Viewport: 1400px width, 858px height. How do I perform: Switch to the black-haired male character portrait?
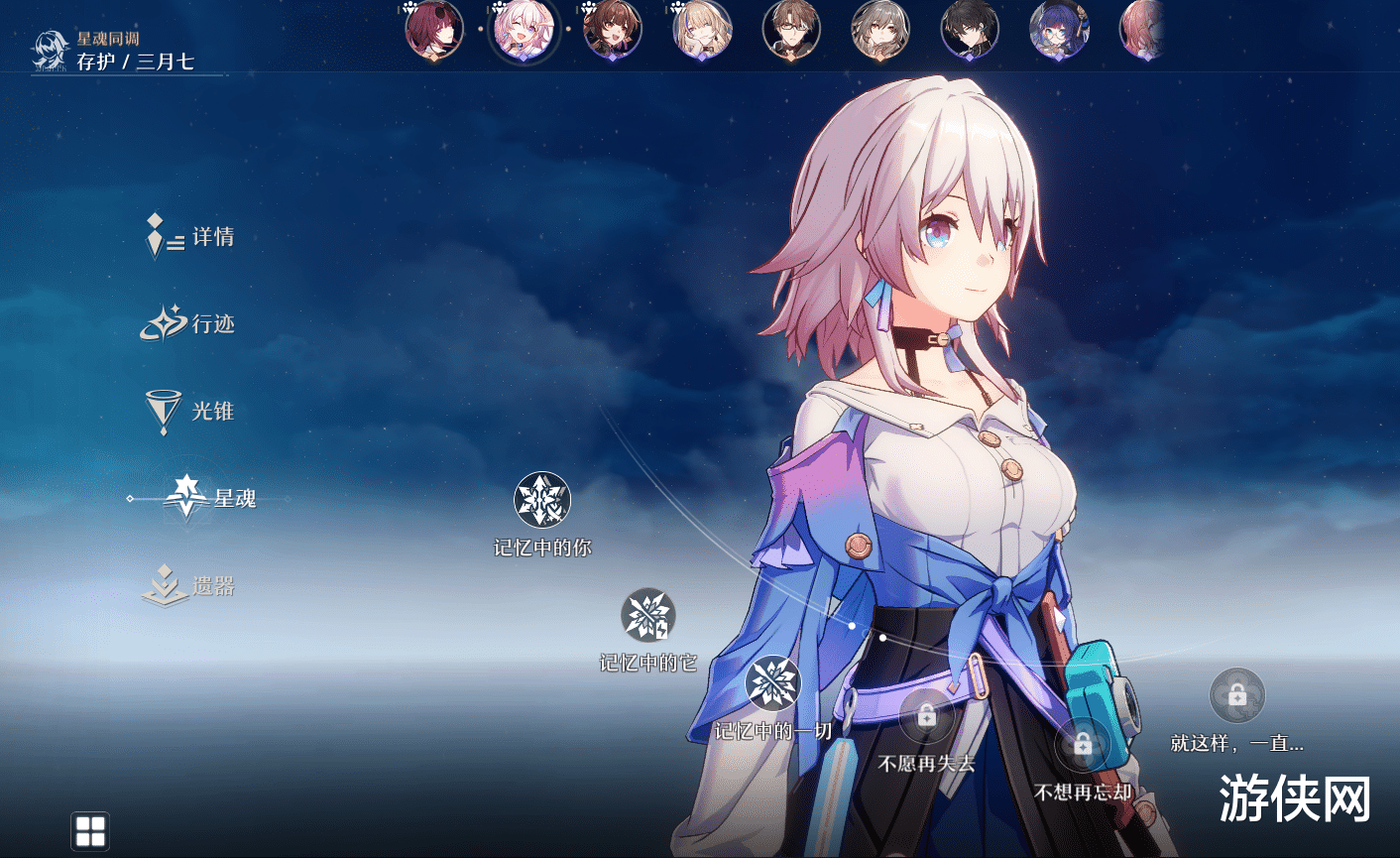pyautogui.click(x=970, y=30)
